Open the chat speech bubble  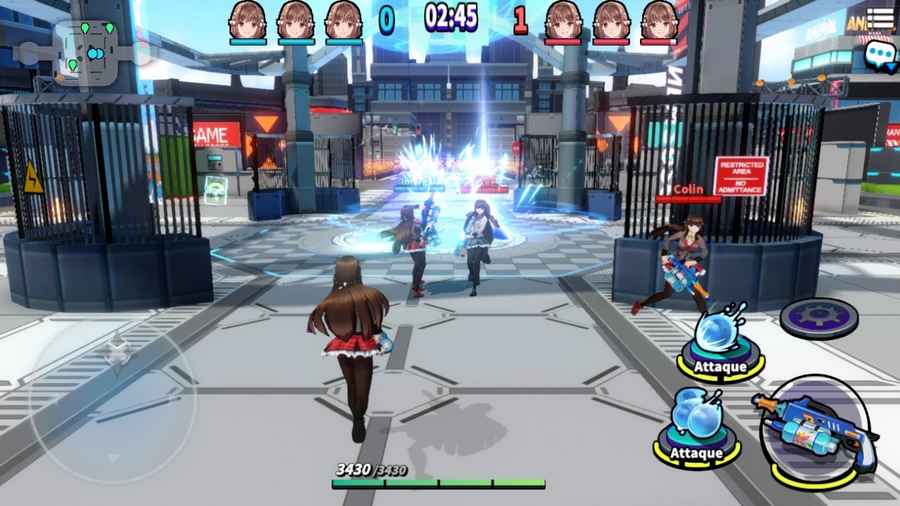point(880,54)
